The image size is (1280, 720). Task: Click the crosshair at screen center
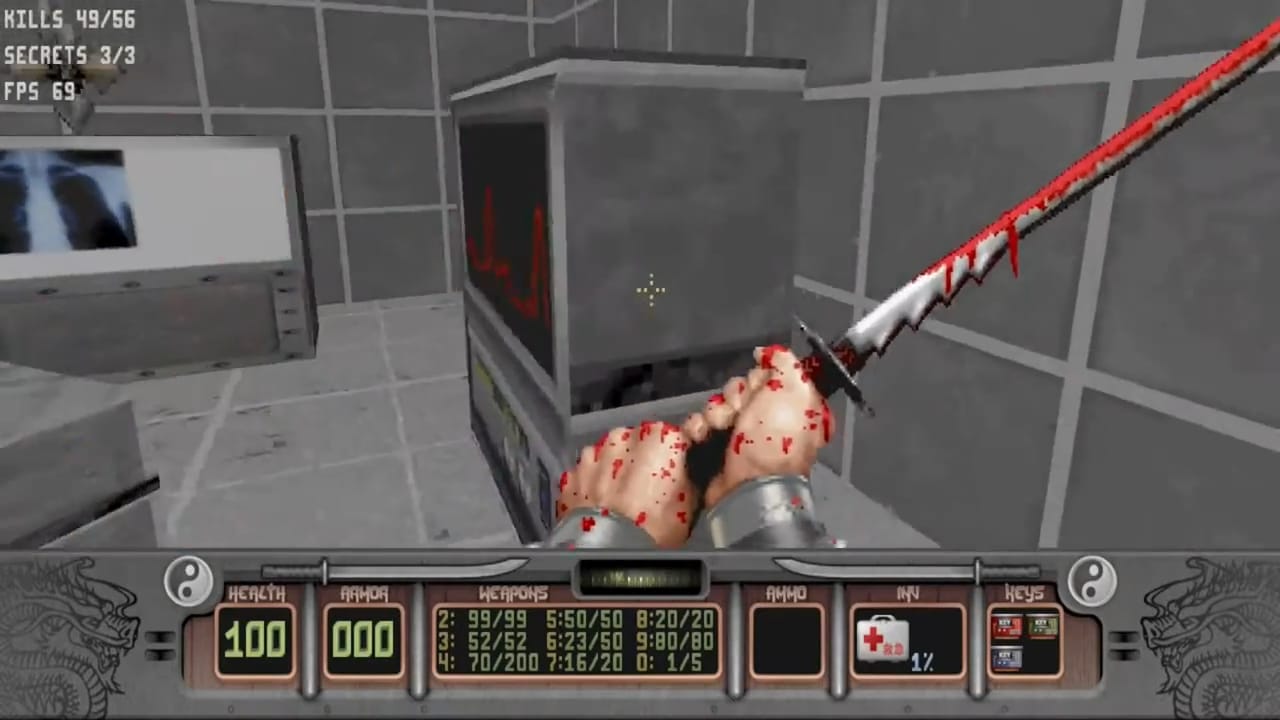pos(650,291)
